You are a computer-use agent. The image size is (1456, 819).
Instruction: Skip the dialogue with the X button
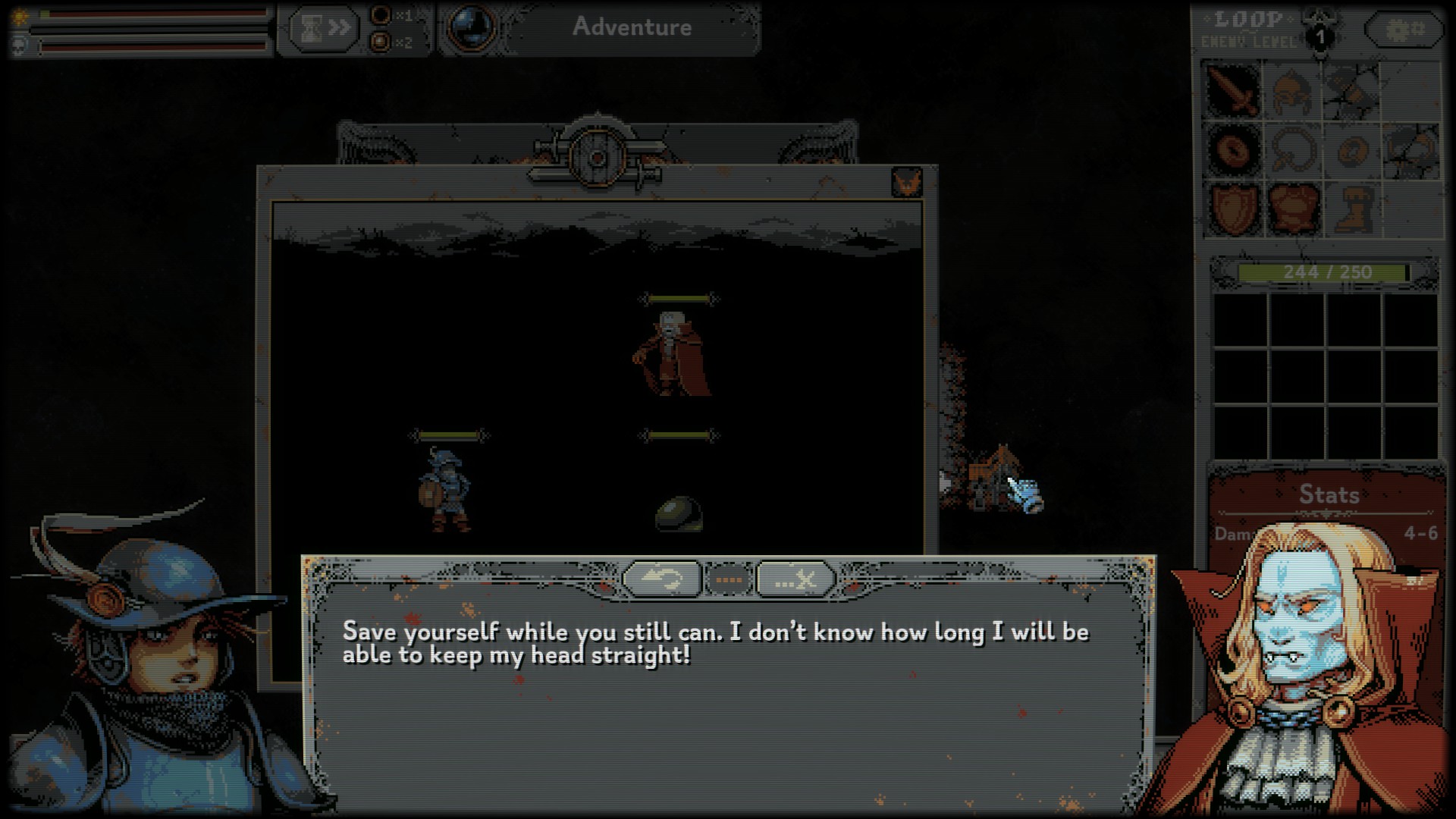click(x=795, y=580)
